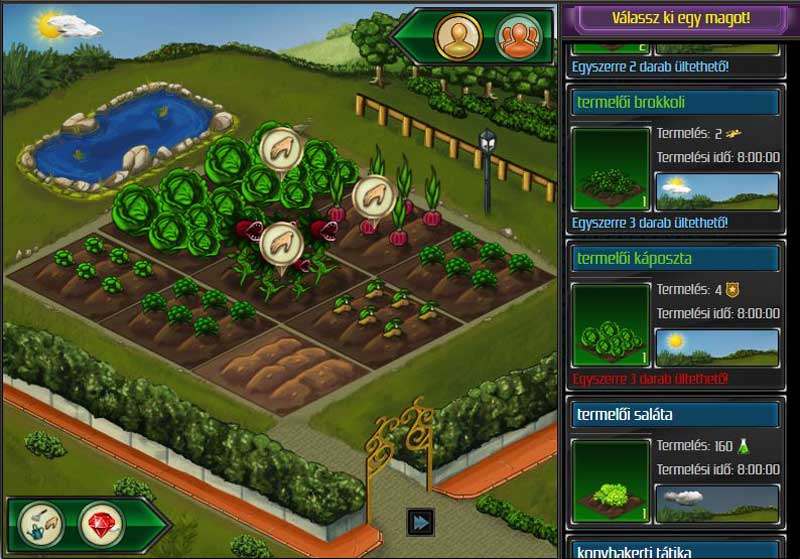Open the friends group icon
800x559 pixels.
517,38
